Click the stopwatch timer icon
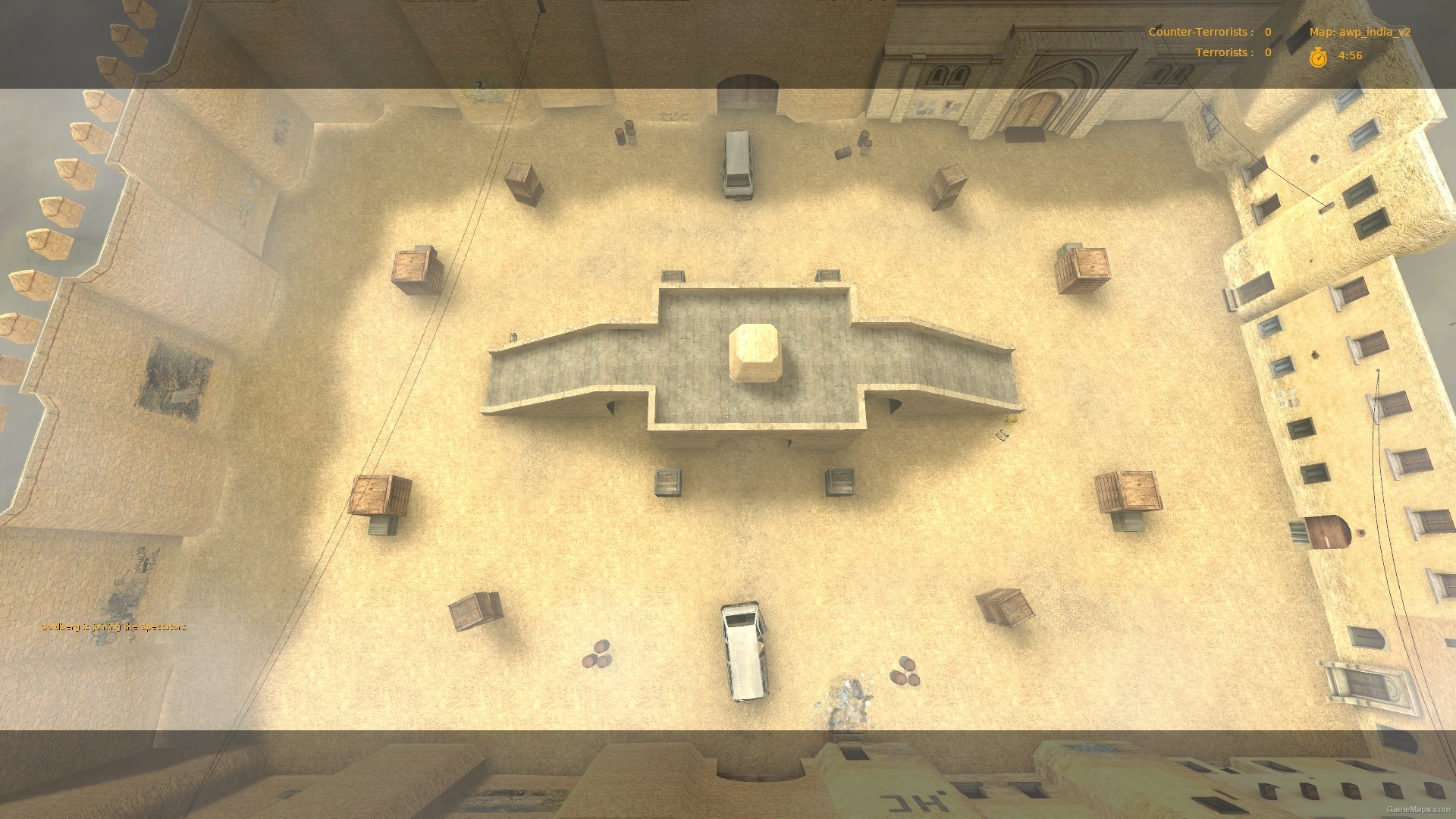 [x=1318, y=55]
